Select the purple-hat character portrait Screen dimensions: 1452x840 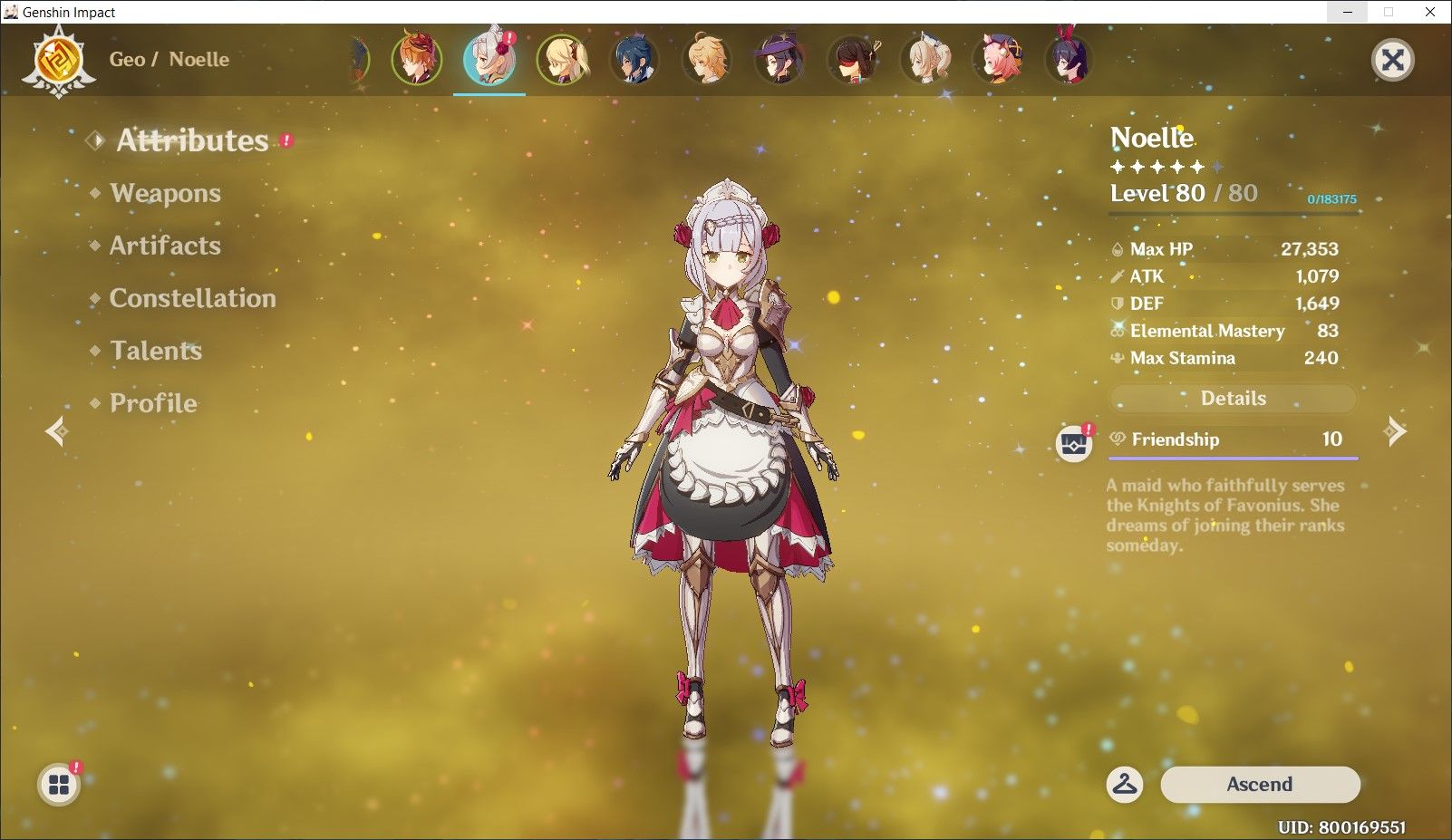point(780,59)
